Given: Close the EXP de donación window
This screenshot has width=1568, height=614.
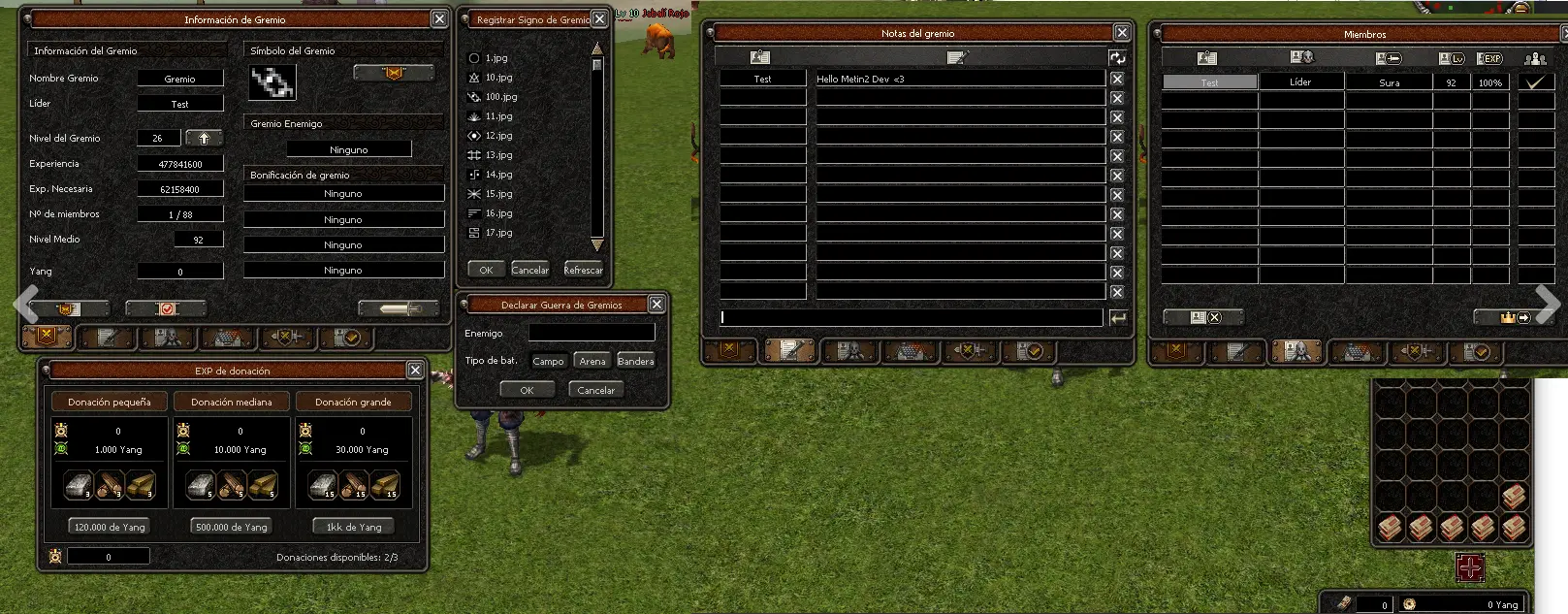Looking at the screenshot, I should 415,371.
